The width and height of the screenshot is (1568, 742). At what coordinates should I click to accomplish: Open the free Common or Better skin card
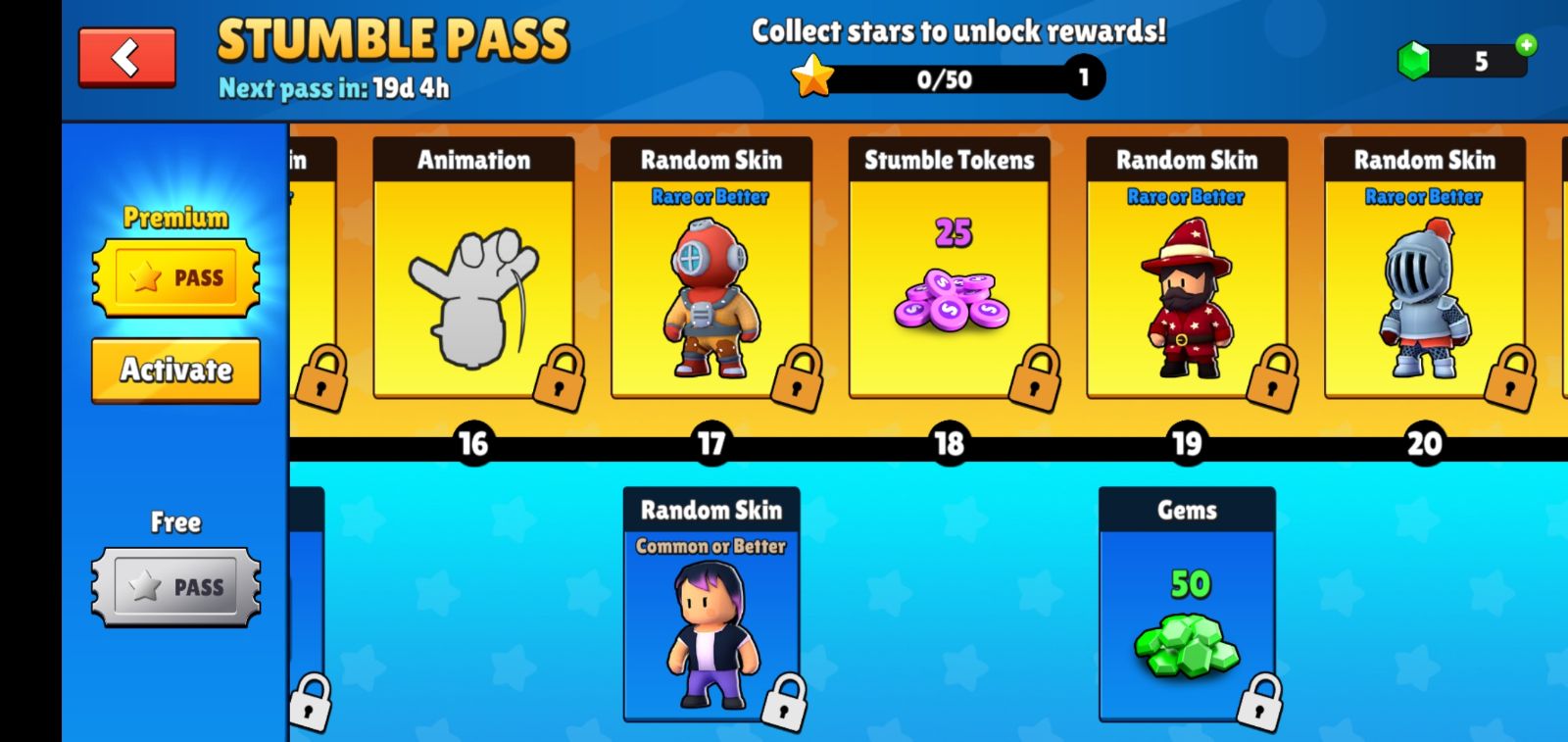point(710,605)
